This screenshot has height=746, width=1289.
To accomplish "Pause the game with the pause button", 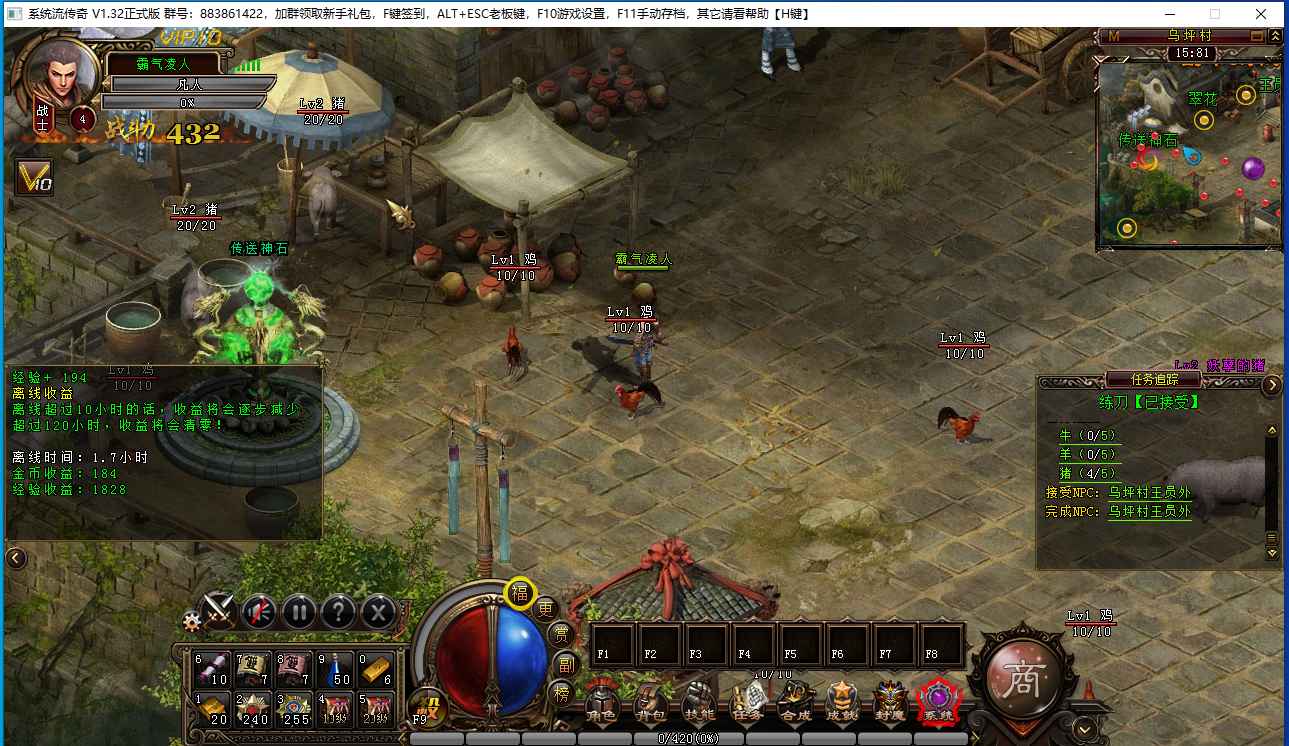I will (298, 610).
